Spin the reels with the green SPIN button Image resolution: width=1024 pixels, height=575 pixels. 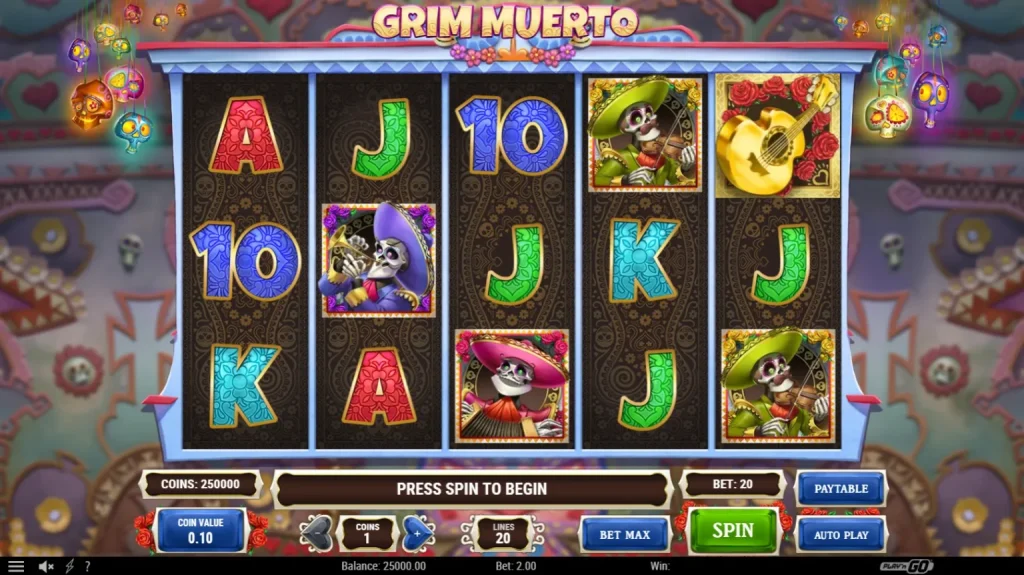pyautogui.click(x=732, y=531)
